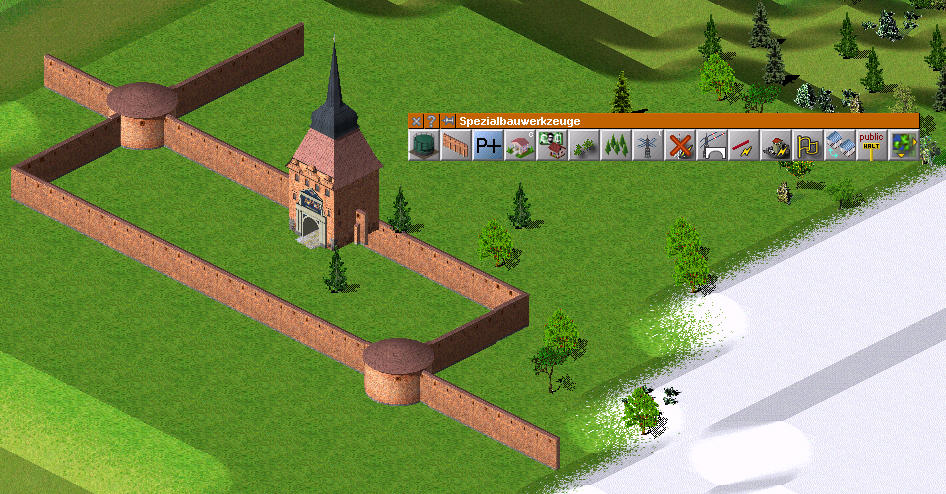946x494 pixels.
Task: Choose the conifer forest planting tool
Action: point(615,146)
